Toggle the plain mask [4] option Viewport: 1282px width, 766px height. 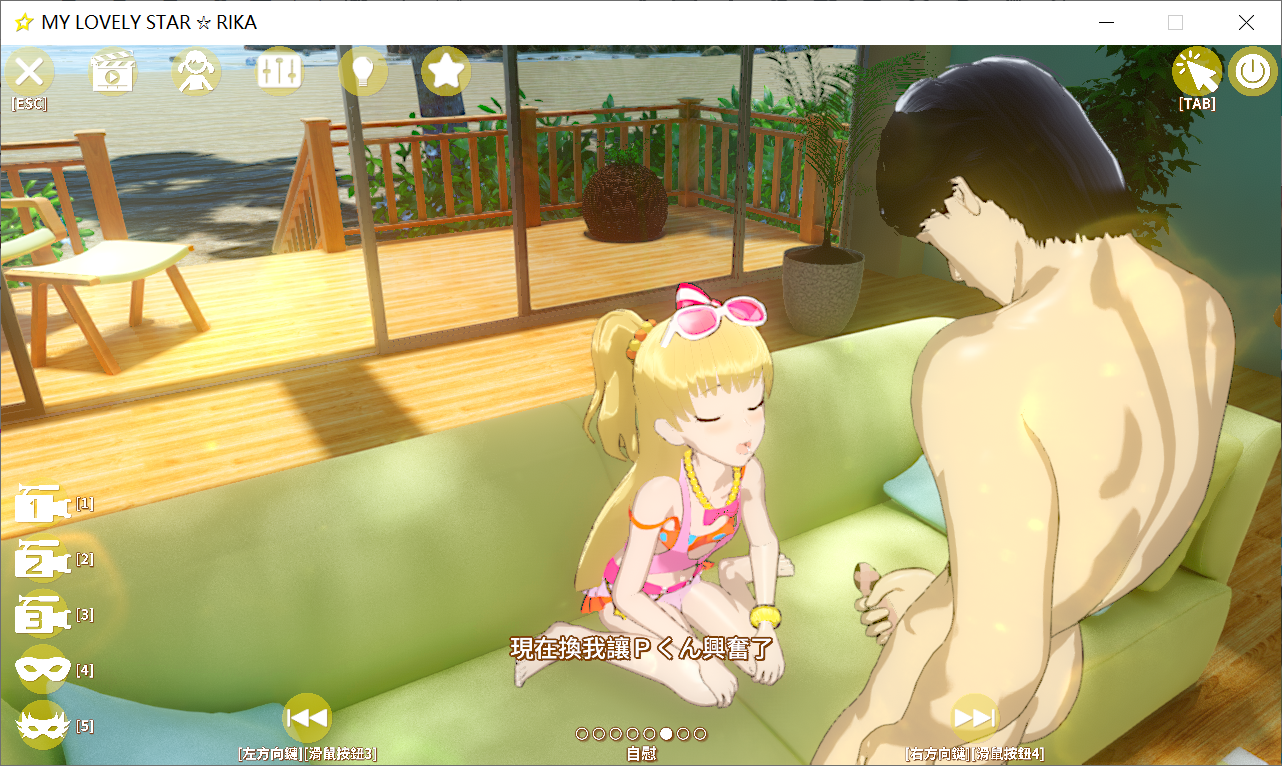click(x=41, y=670)
